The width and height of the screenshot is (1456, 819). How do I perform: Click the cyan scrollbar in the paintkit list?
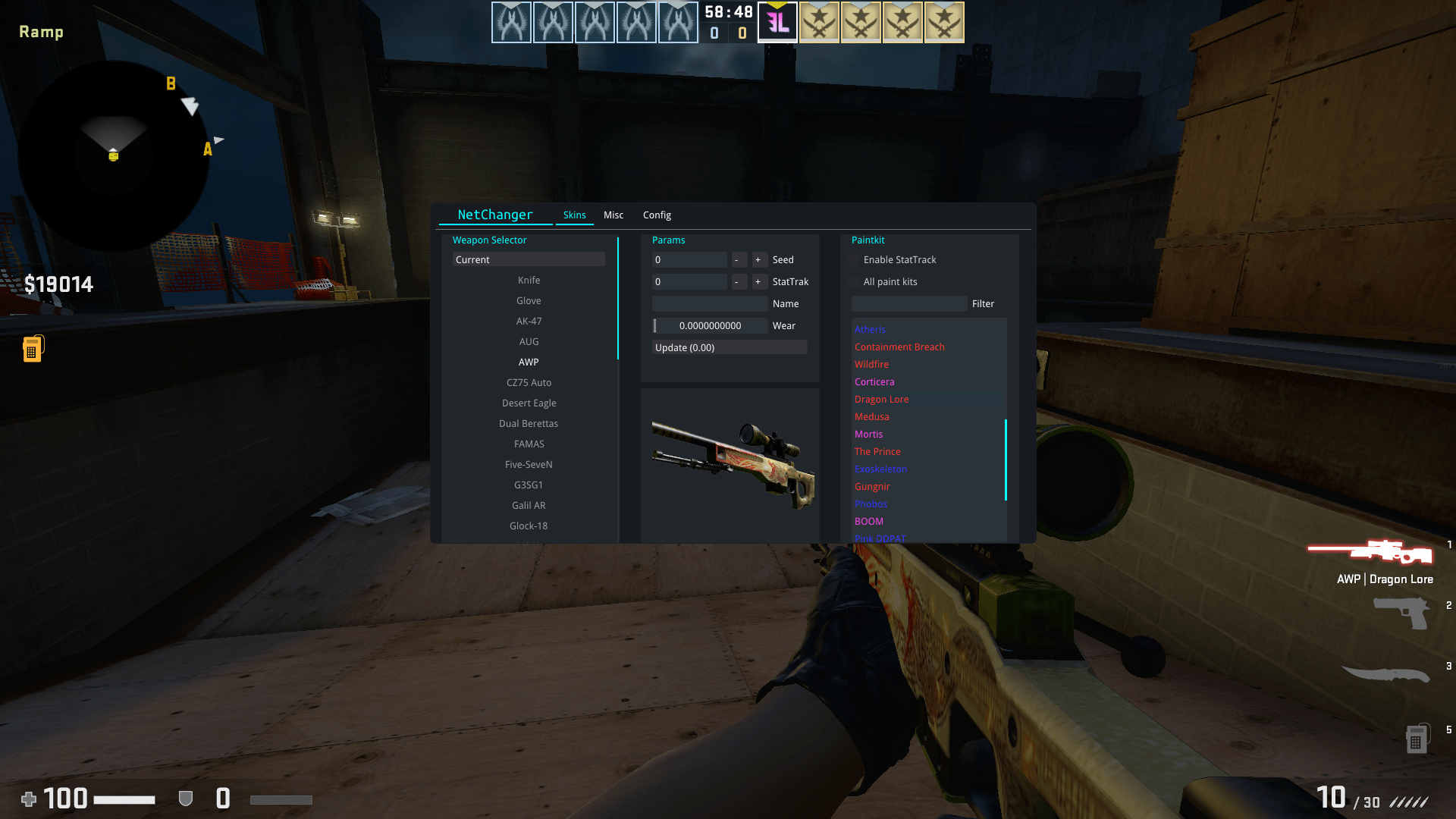pyautogui.click(x=1006, y=459)
